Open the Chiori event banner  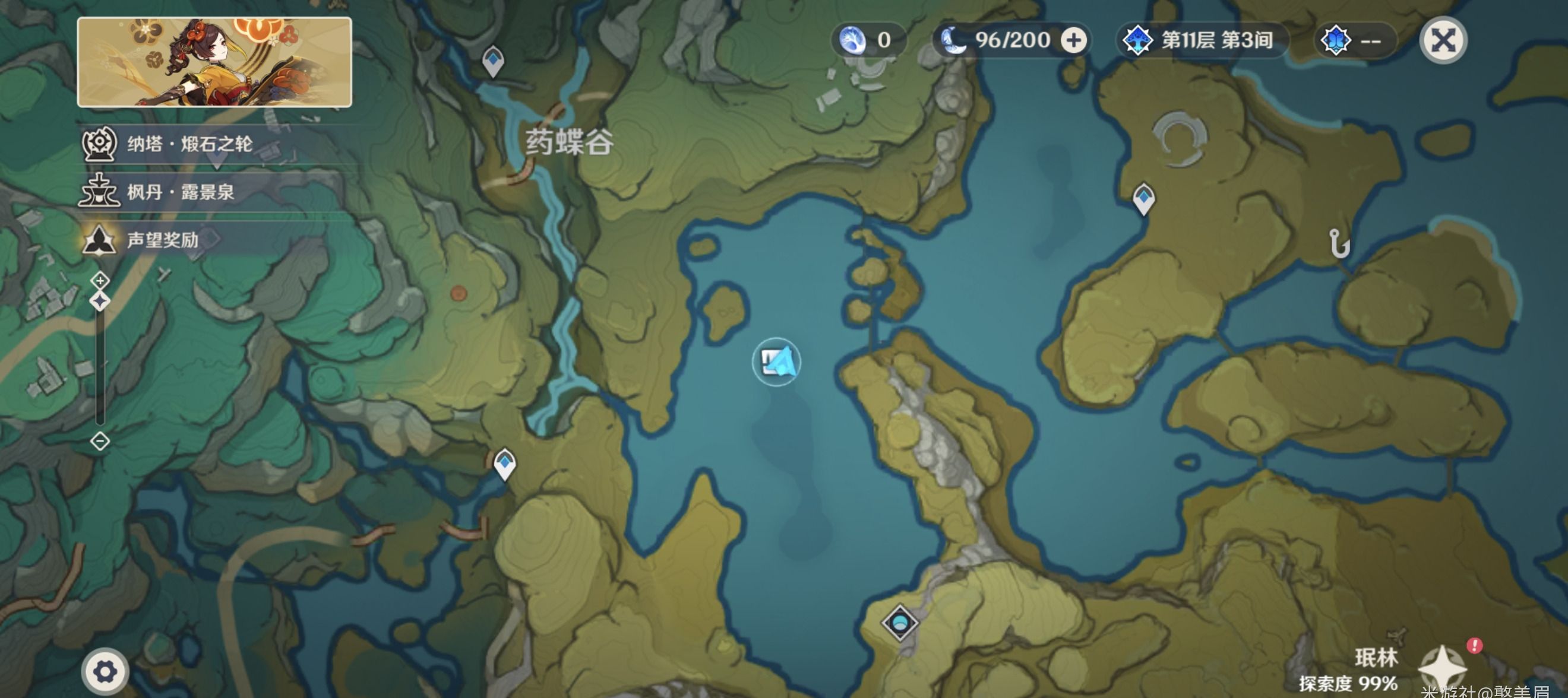coord(214,62)
